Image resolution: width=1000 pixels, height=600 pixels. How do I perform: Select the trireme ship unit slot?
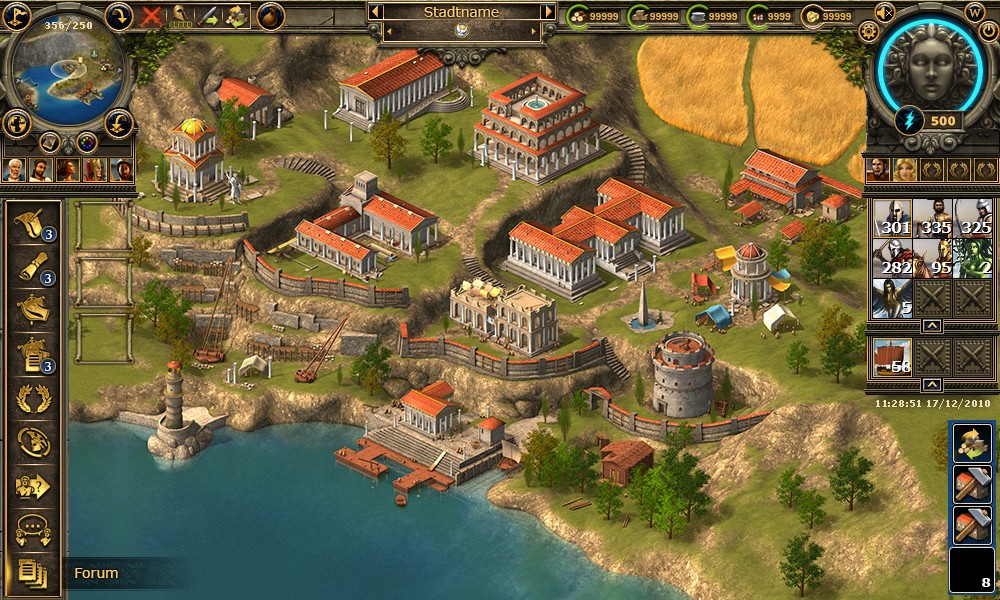(x=890, y=356)
